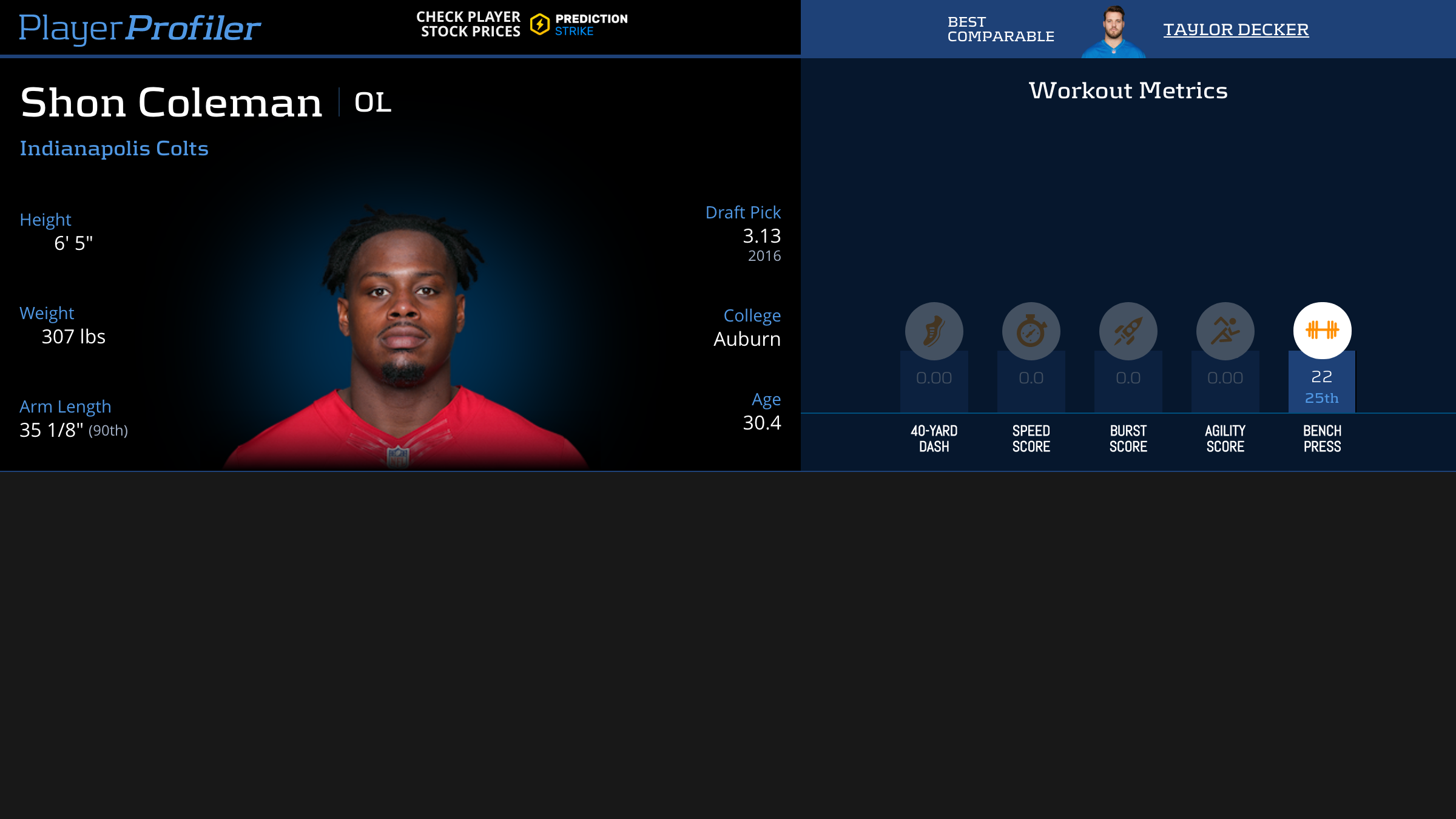
Task: Select the Bench Press barbell icon
Action: click(x=1322, y=331)
